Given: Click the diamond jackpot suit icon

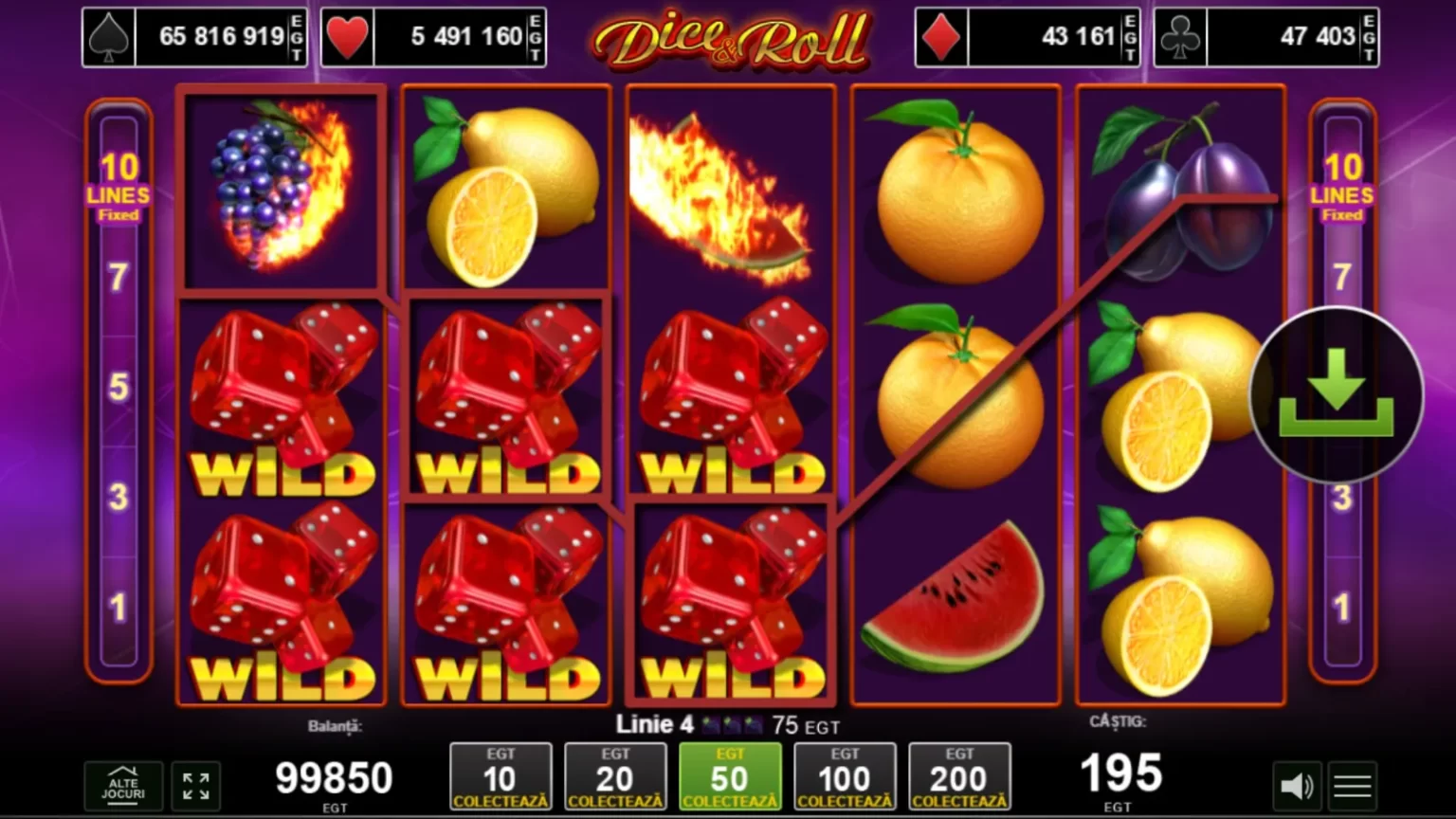Looking at the screenshot, I should pos(940,36).
